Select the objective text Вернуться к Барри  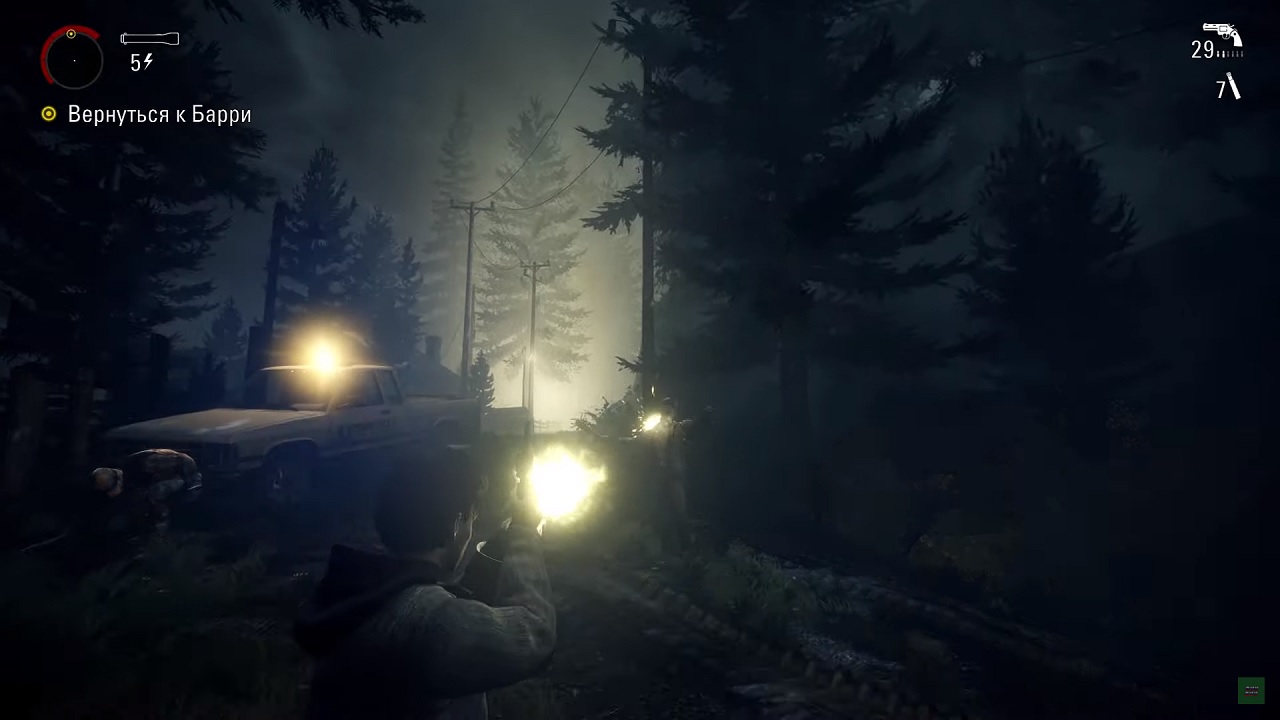[x=160, y=114]
